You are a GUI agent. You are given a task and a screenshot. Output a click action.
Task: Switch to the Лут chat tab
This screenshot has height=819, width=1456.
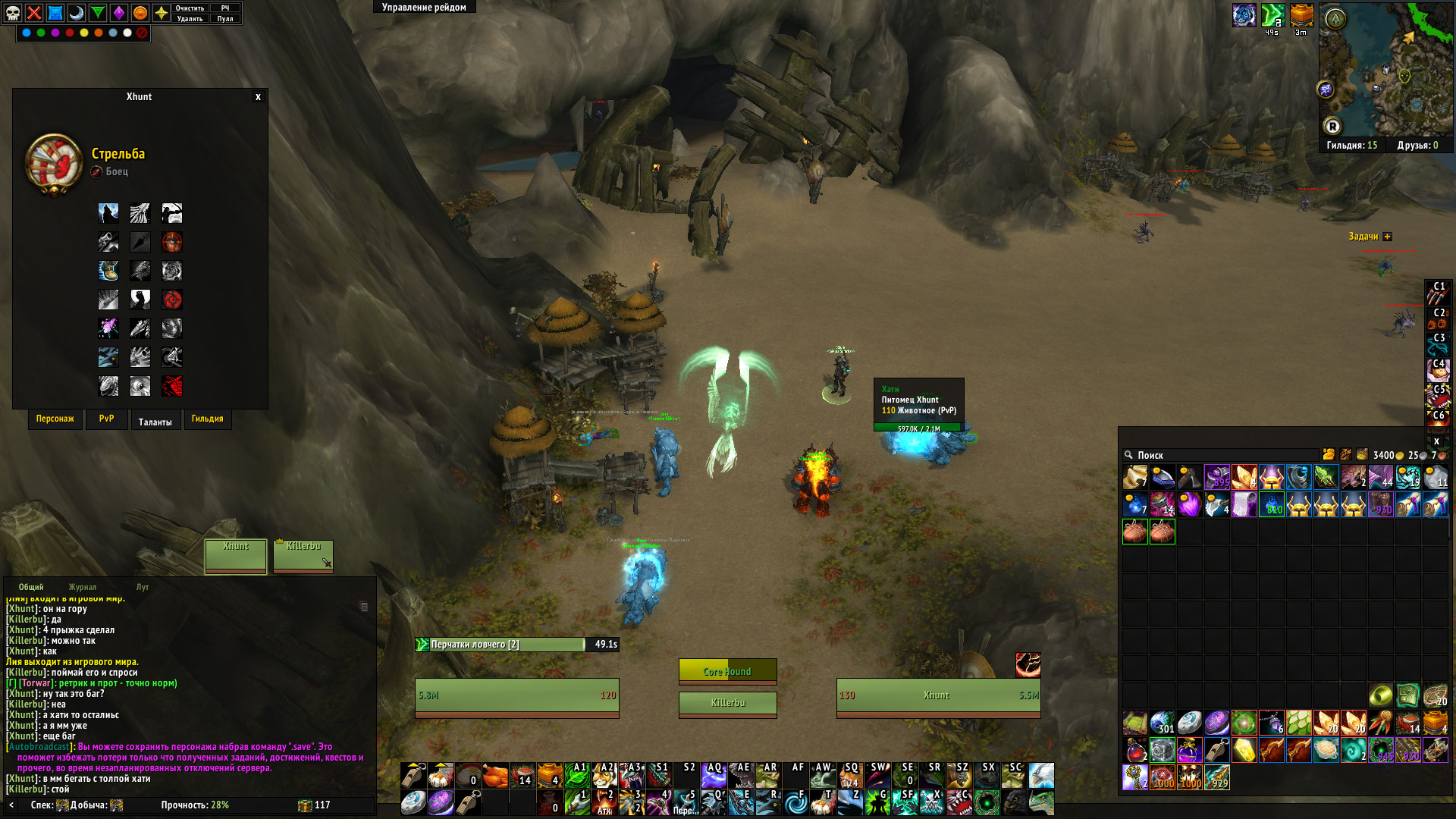pos(143,588)
